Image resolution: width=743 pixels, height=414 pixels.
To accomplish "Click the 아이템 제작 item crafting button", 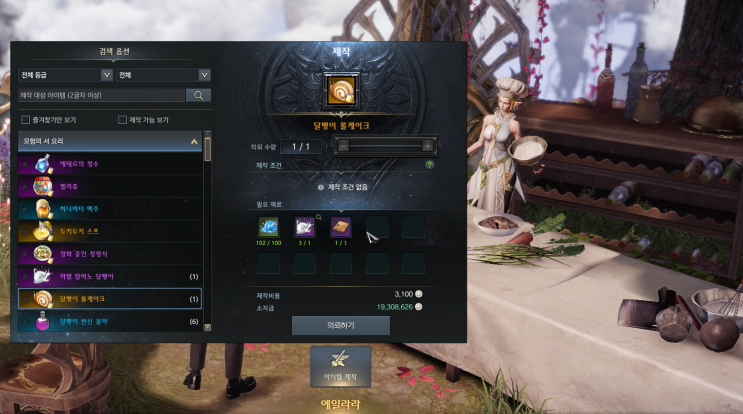I will 340,367.
